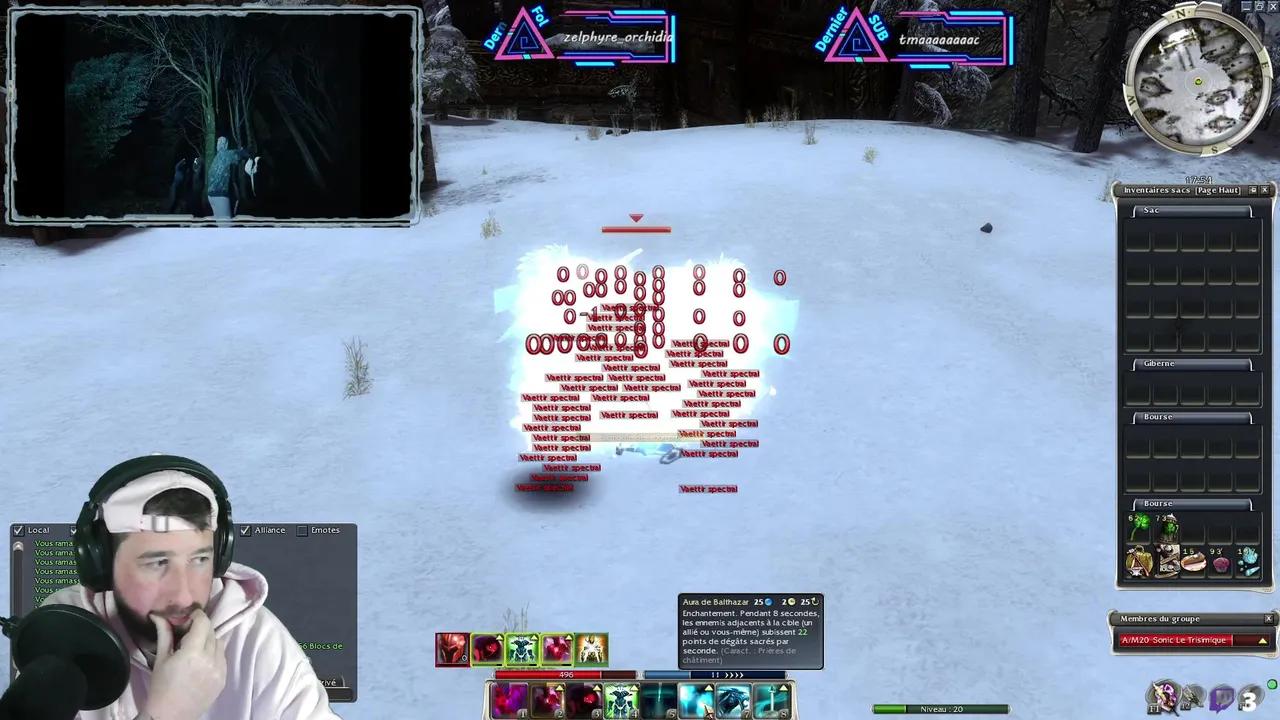Activate the spear skill in slot 8

point(769,697)
